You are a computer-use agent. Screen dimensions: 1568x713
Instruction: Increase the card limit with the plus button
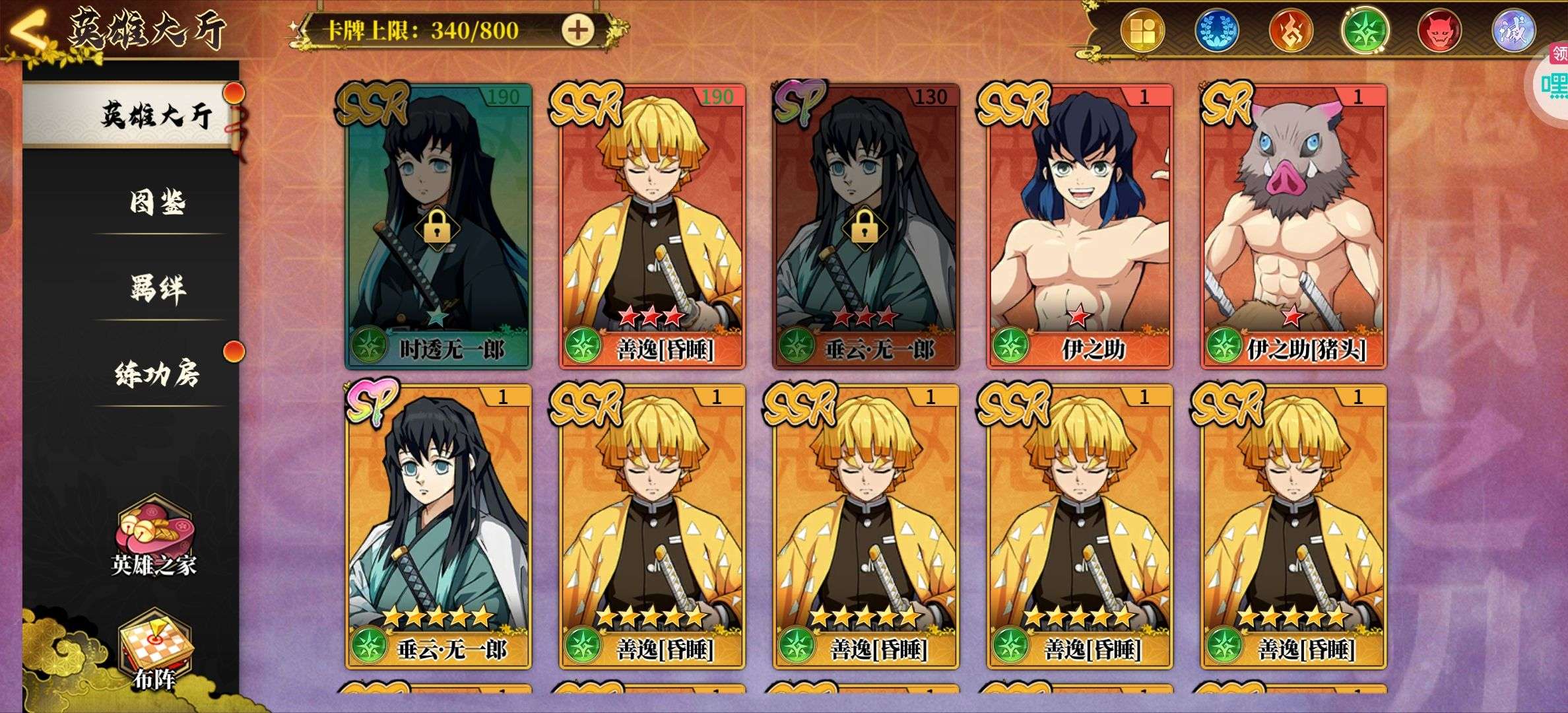pos(577,30)
